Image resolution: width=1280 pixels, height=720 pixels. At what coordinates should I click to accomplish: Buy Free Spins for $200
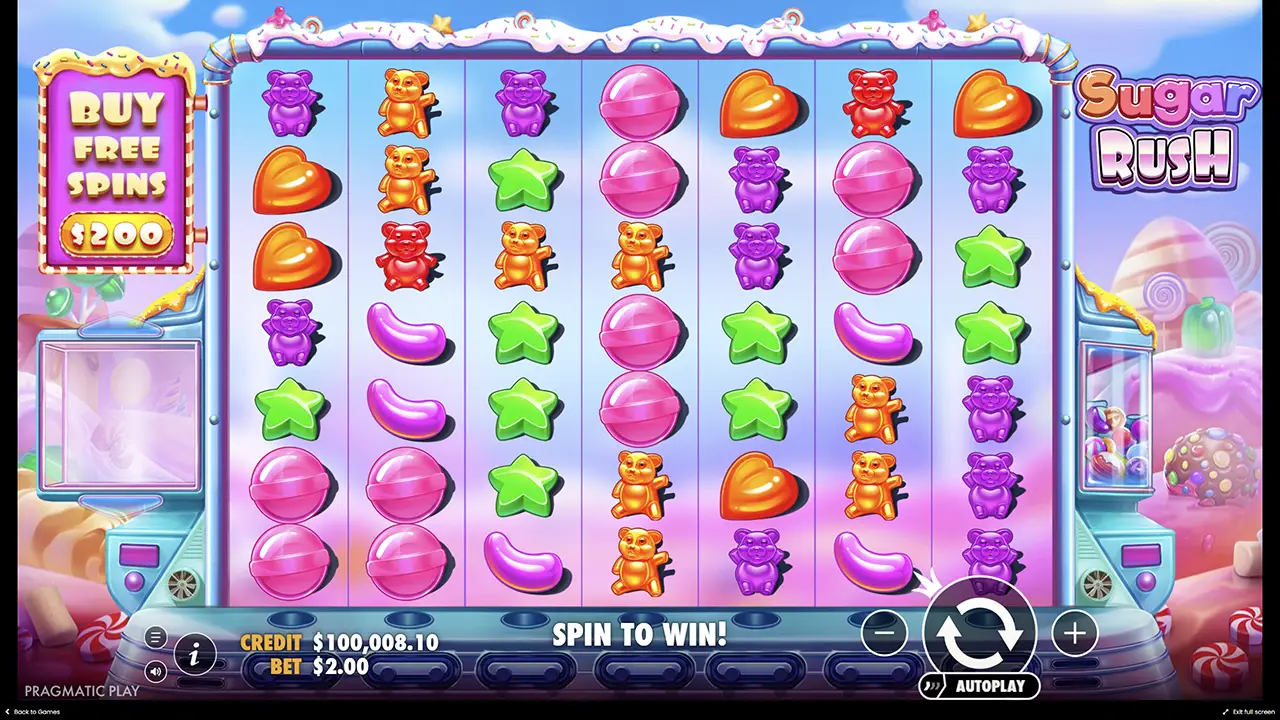[117, 235]
